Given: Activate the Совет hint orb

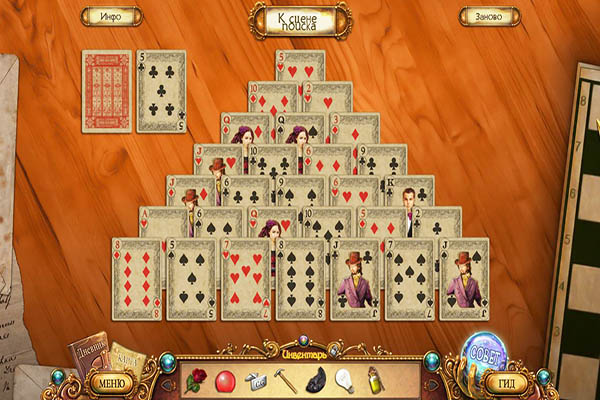Looking at the screenshot, I should click(x=484, y=353).
